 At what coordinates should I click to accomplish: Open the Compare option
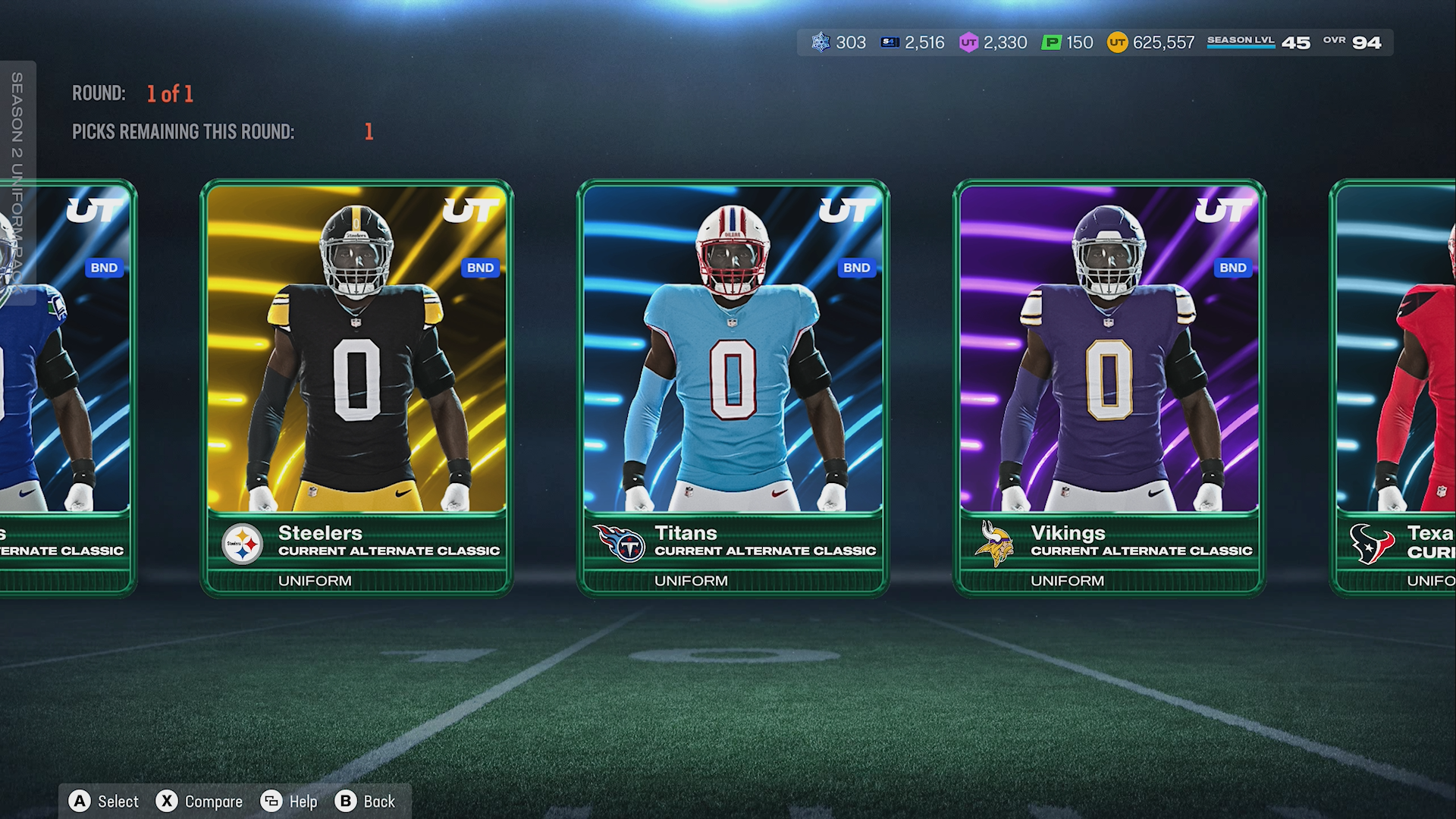point(199,802)
